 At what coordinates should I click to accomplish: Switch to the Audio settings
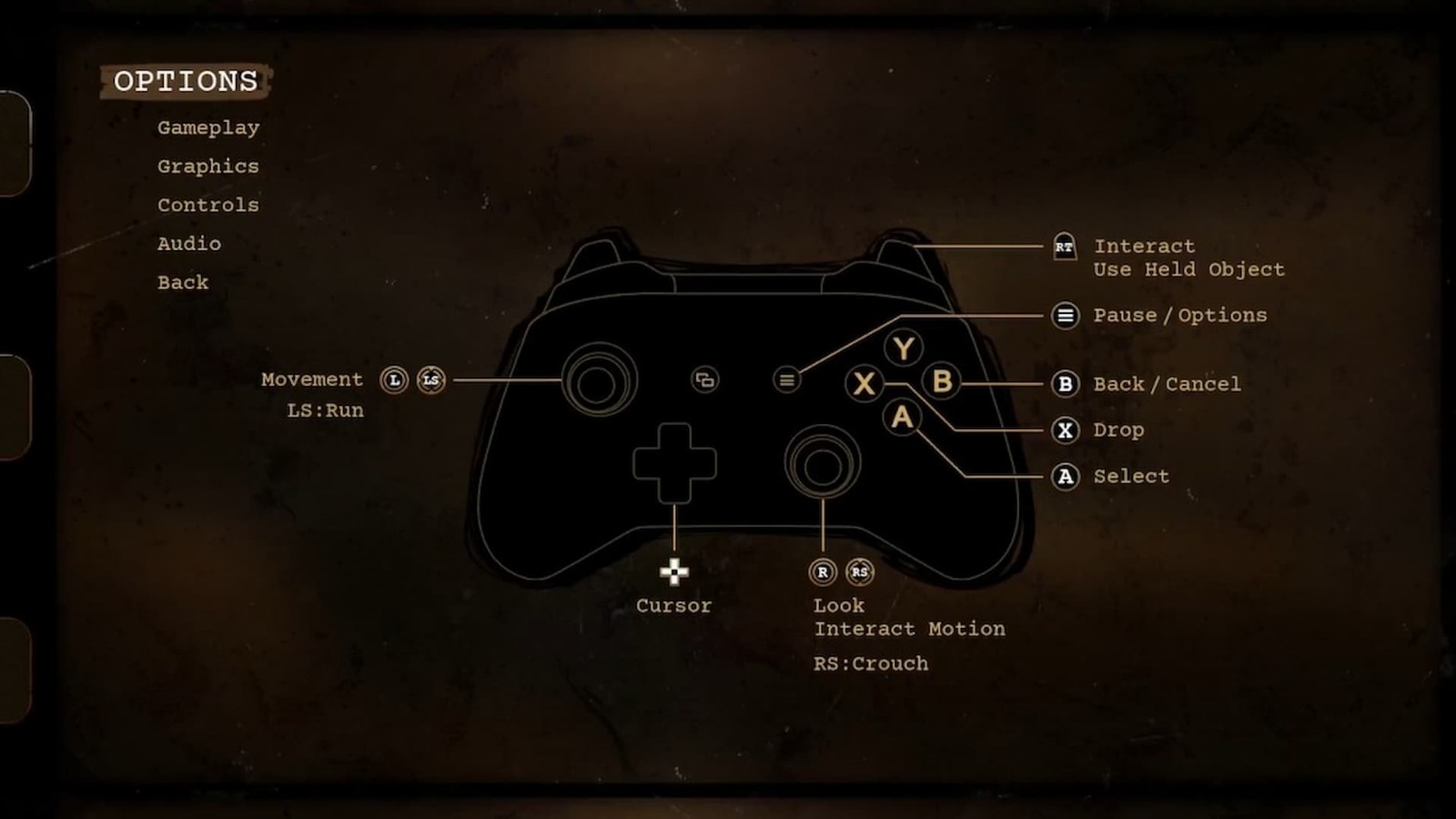188,243
